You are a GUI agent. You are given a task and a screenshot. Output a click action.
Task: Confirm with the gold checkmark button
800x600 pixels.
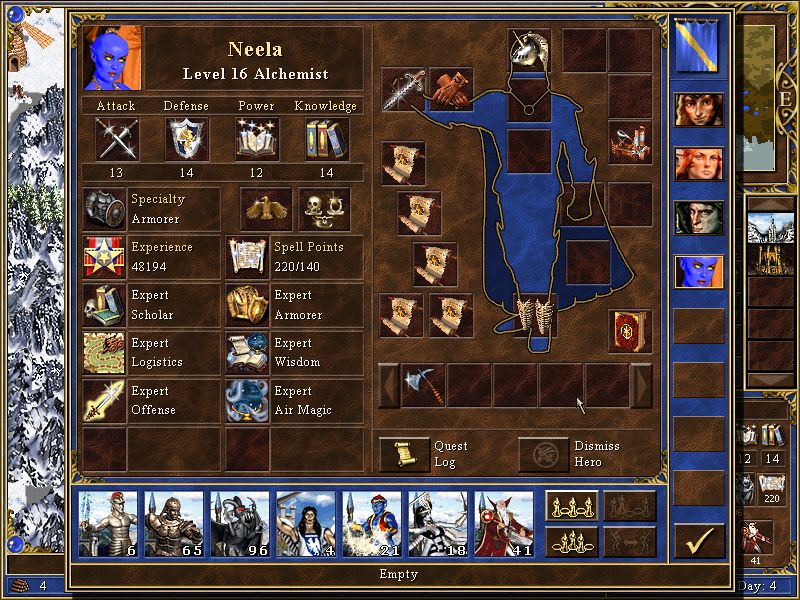pos(699,541)
